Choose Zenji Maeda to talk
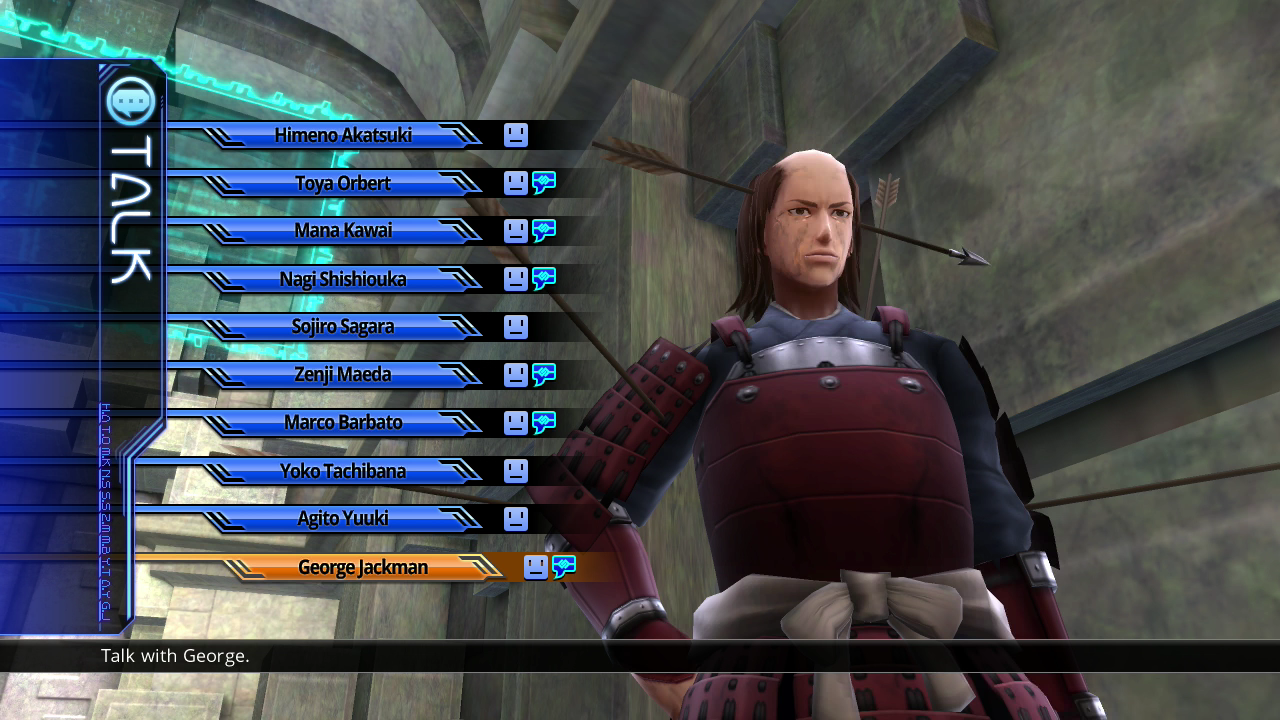Image resolution: width=1280 pixels, height=720 pixels. pyautogui.click(x=343, y=375)
